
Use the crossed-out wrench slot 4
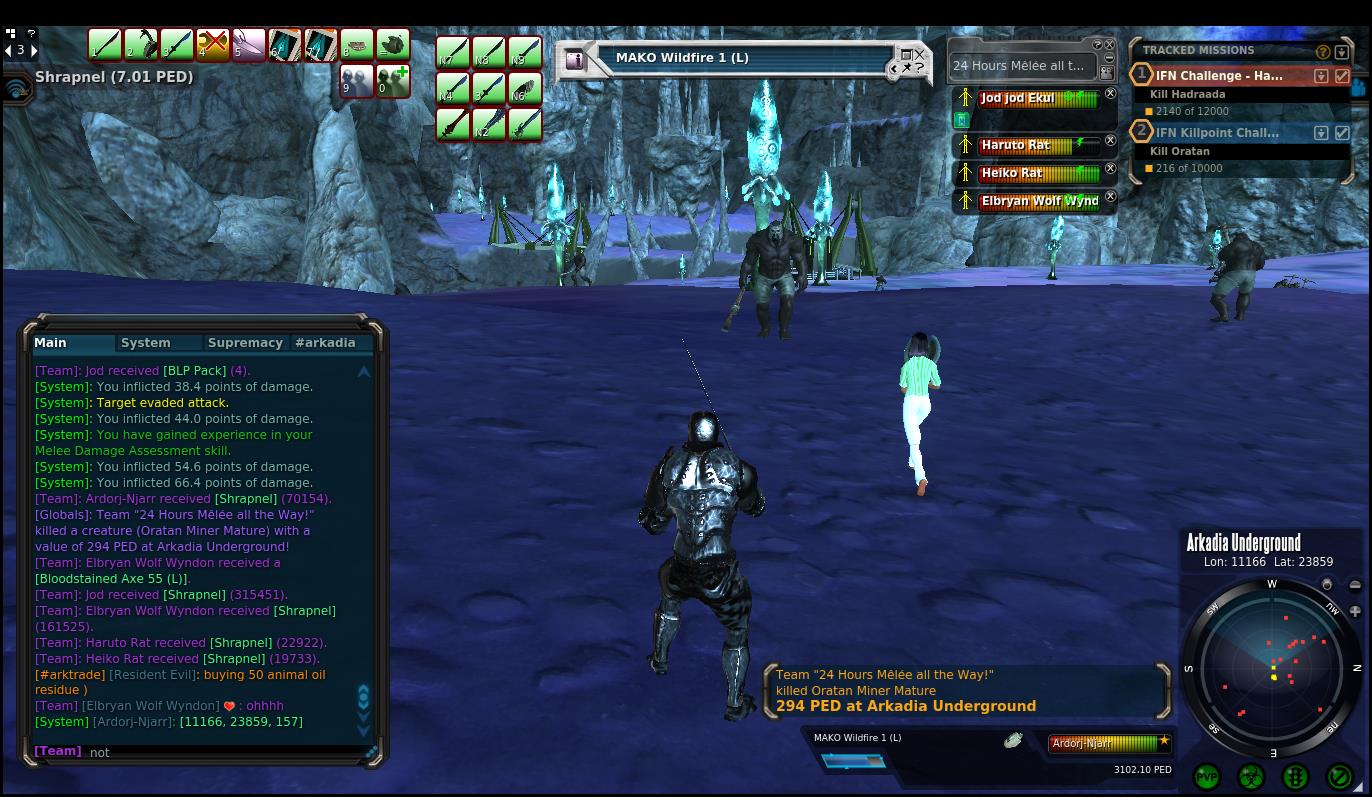[212, 45]
